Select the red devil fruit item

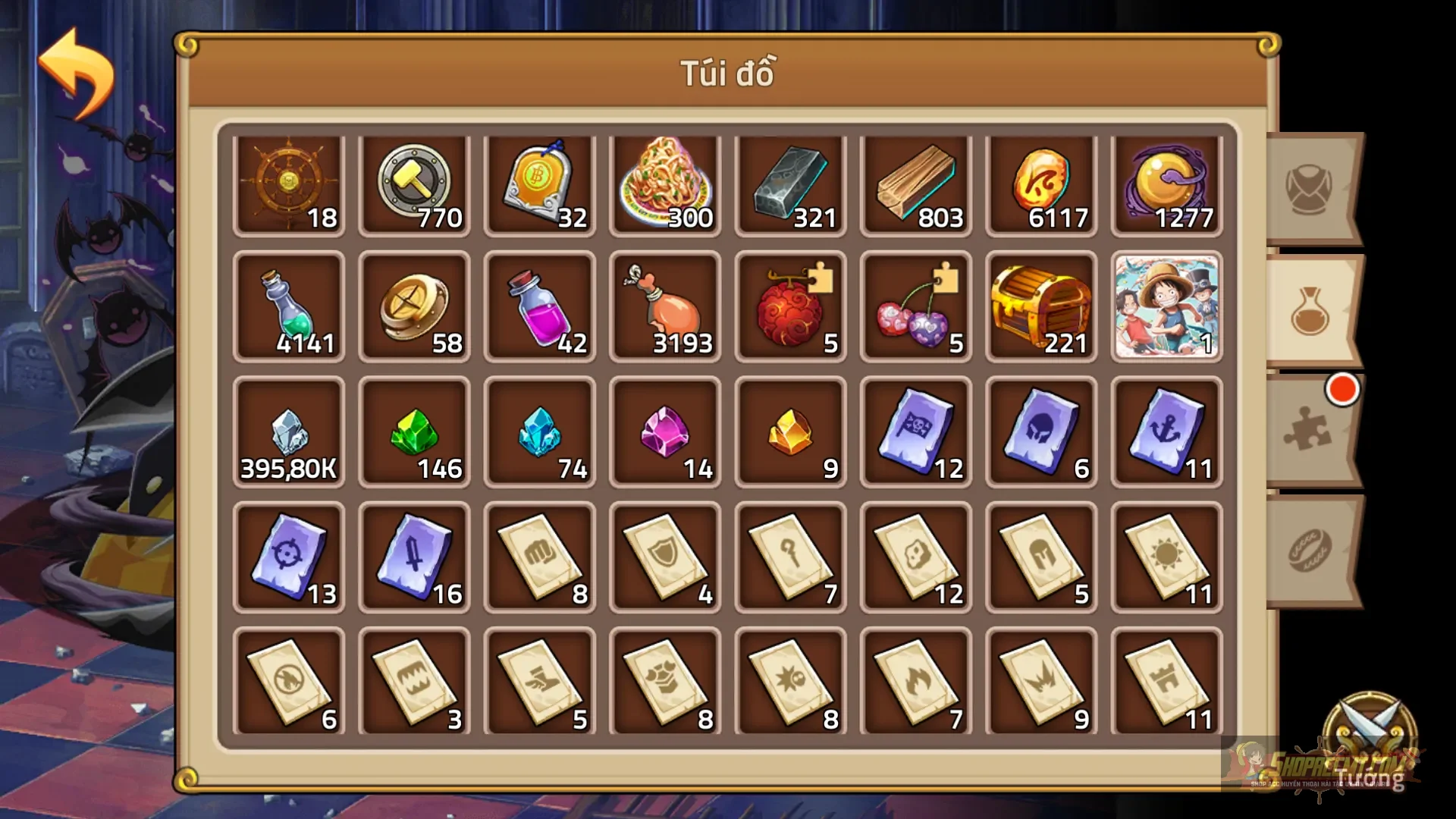(790, 307)
